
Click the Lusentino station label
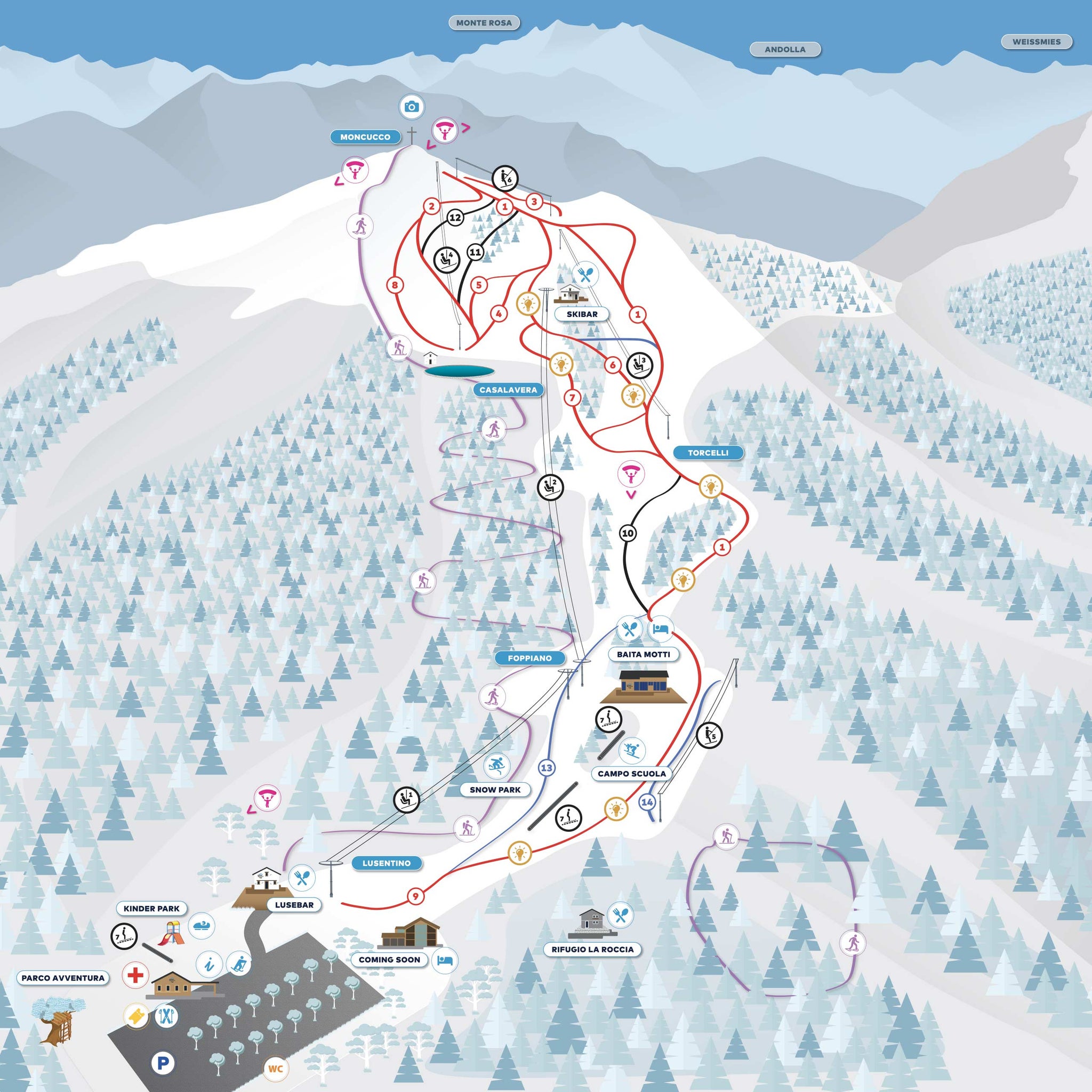coord(387,863)
